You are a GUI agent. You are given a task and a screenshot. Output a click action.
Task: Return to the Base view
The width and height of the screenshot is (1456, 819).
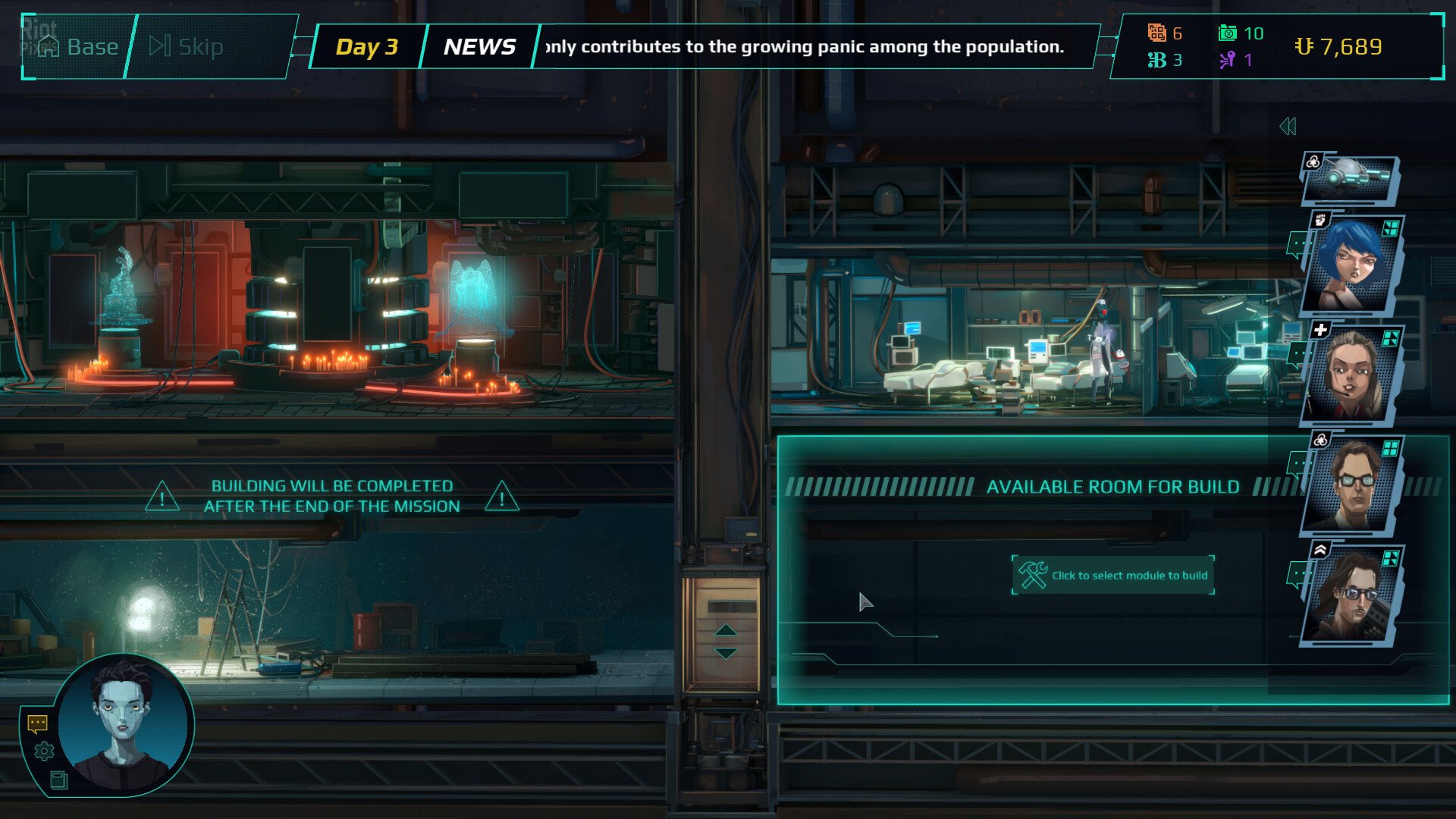pos(79,47)
